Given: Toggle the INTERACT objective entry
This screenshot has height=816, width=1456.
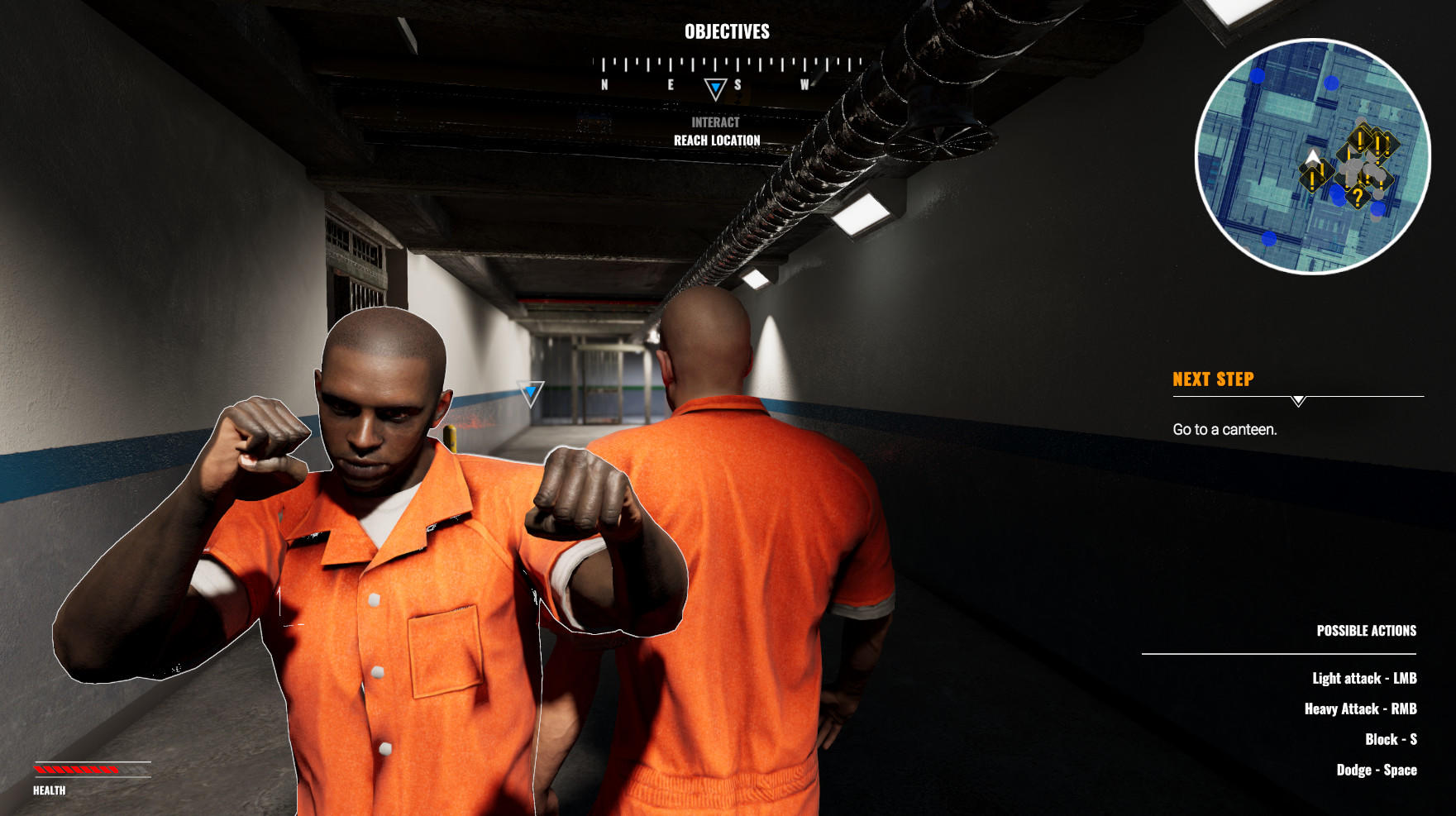Looking at the screenshot, I should pyautogui.click(x=714, y=121).
